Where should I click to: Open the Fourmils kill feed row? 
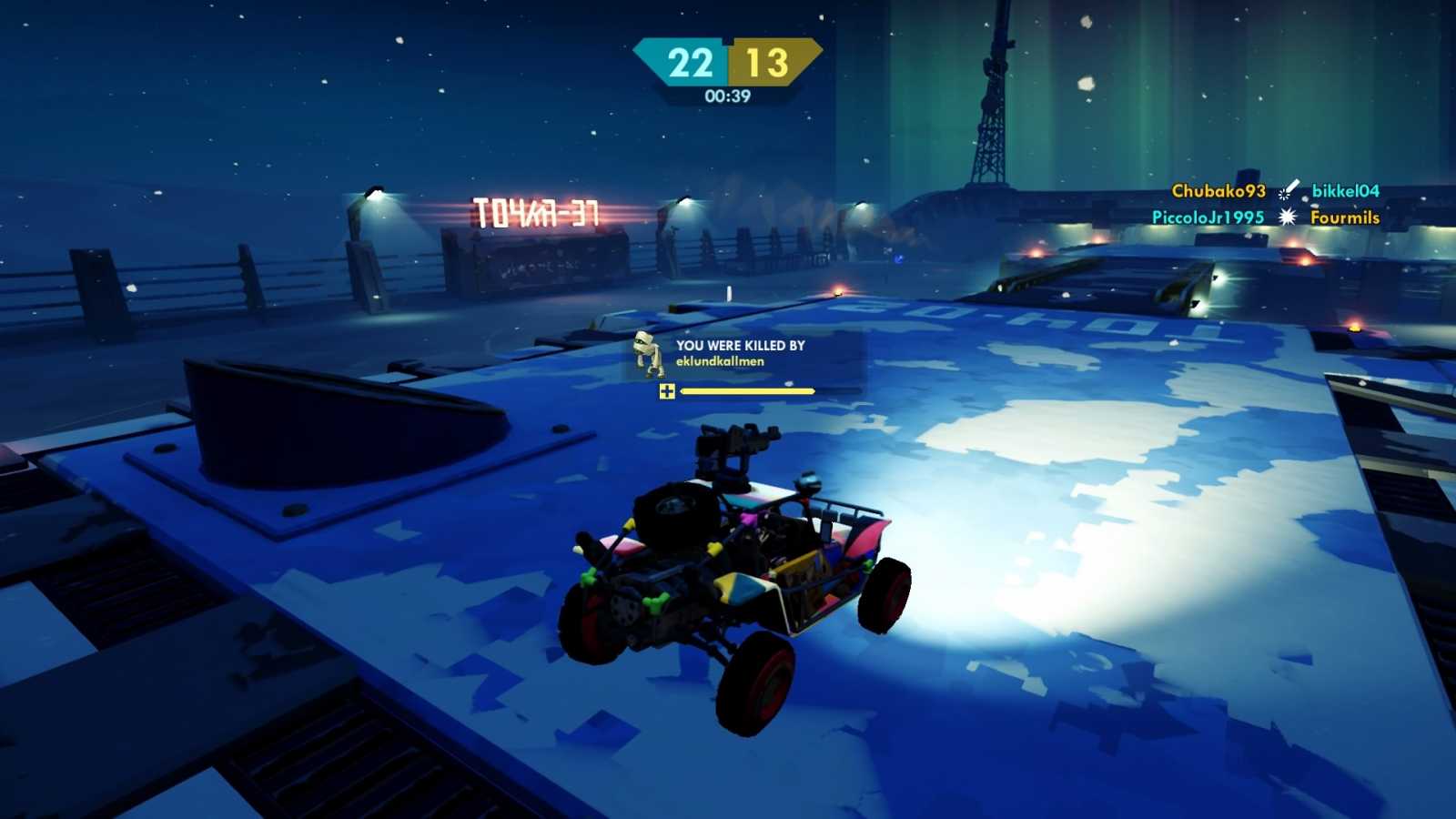tap(1344, 217)
